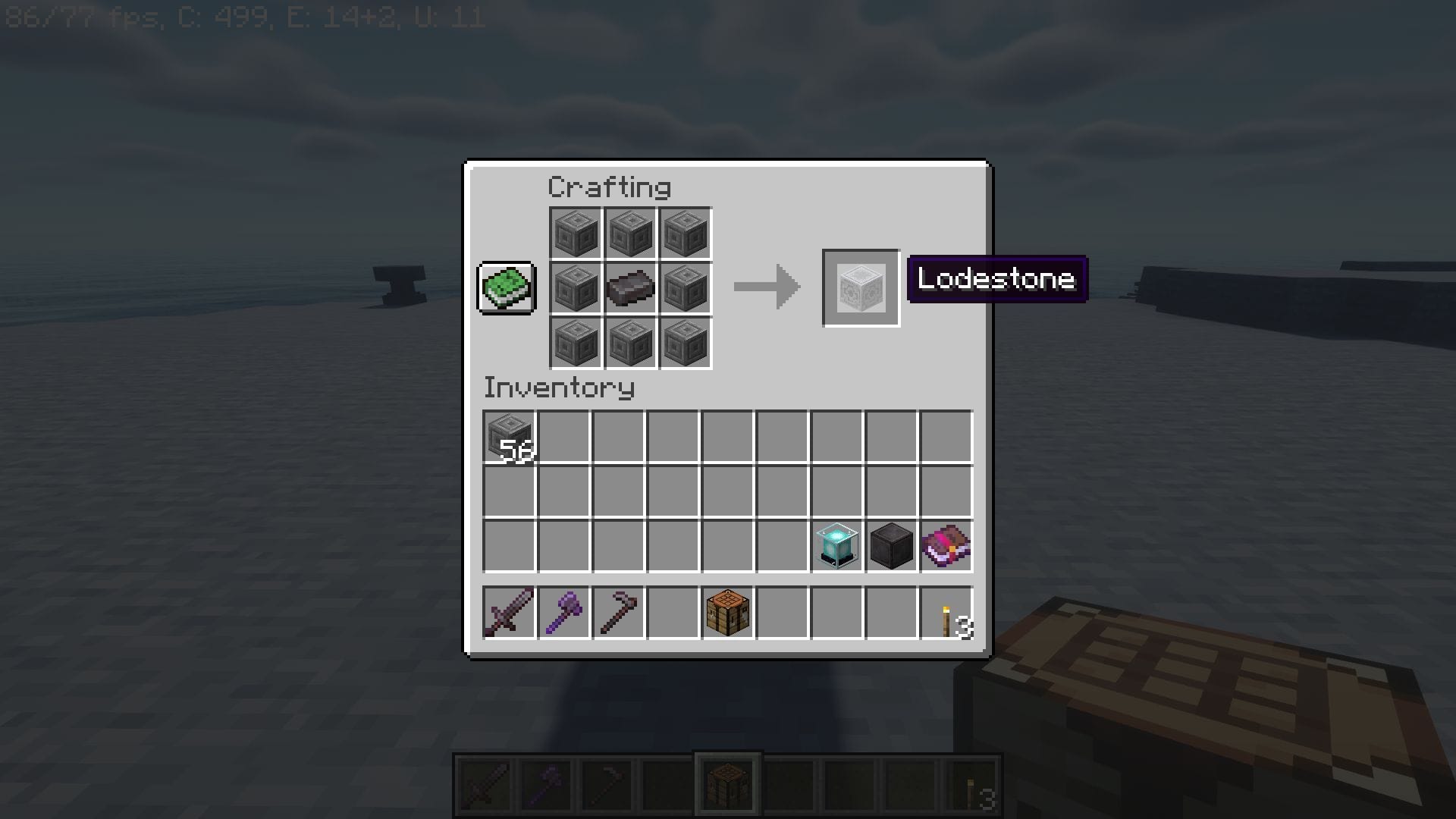This screenshot has width=1456, height=819.
Task: Pick up the netherite ingot from the crafting grid
Action: 629,287
